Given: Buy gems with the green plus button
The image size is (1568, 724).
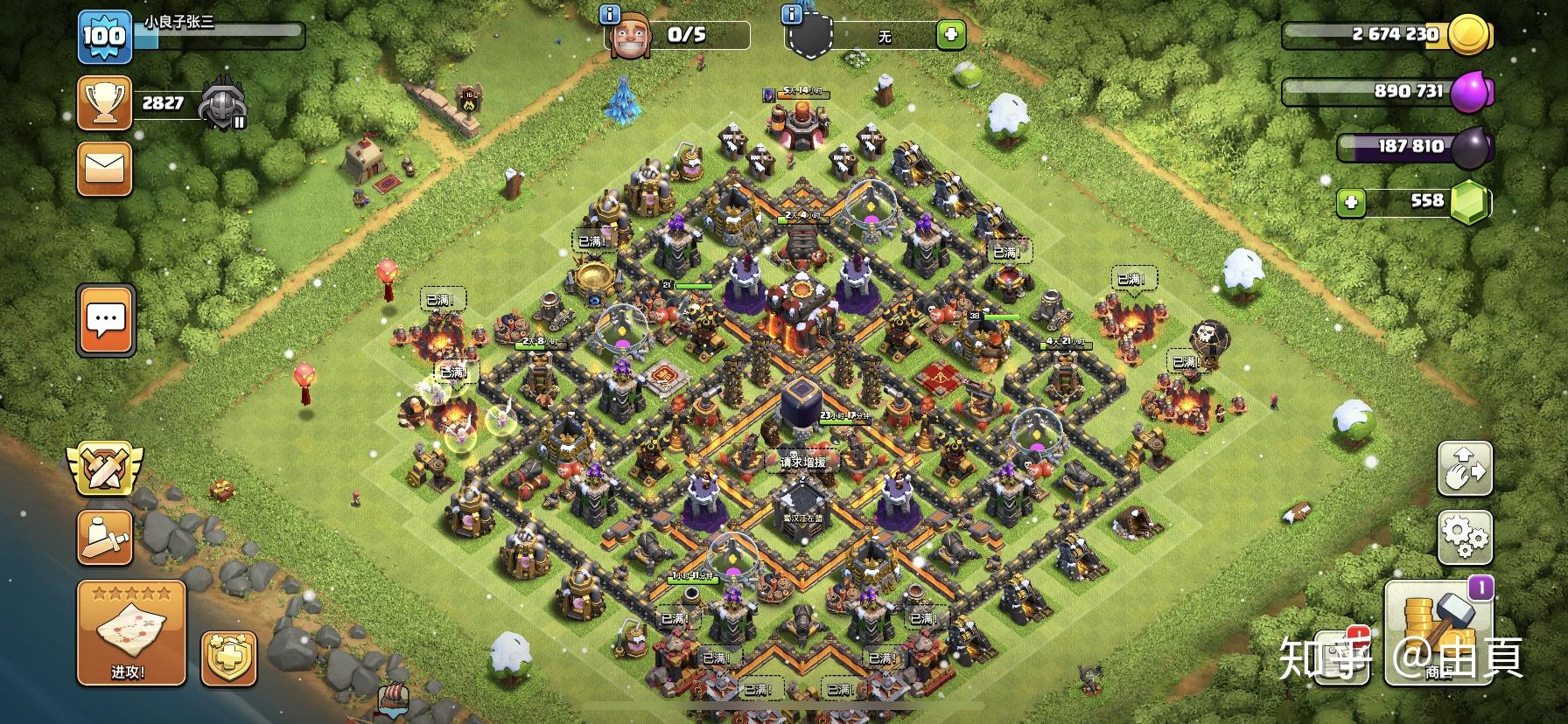Looking at the screenshot, I should [x=1351, y=203].
